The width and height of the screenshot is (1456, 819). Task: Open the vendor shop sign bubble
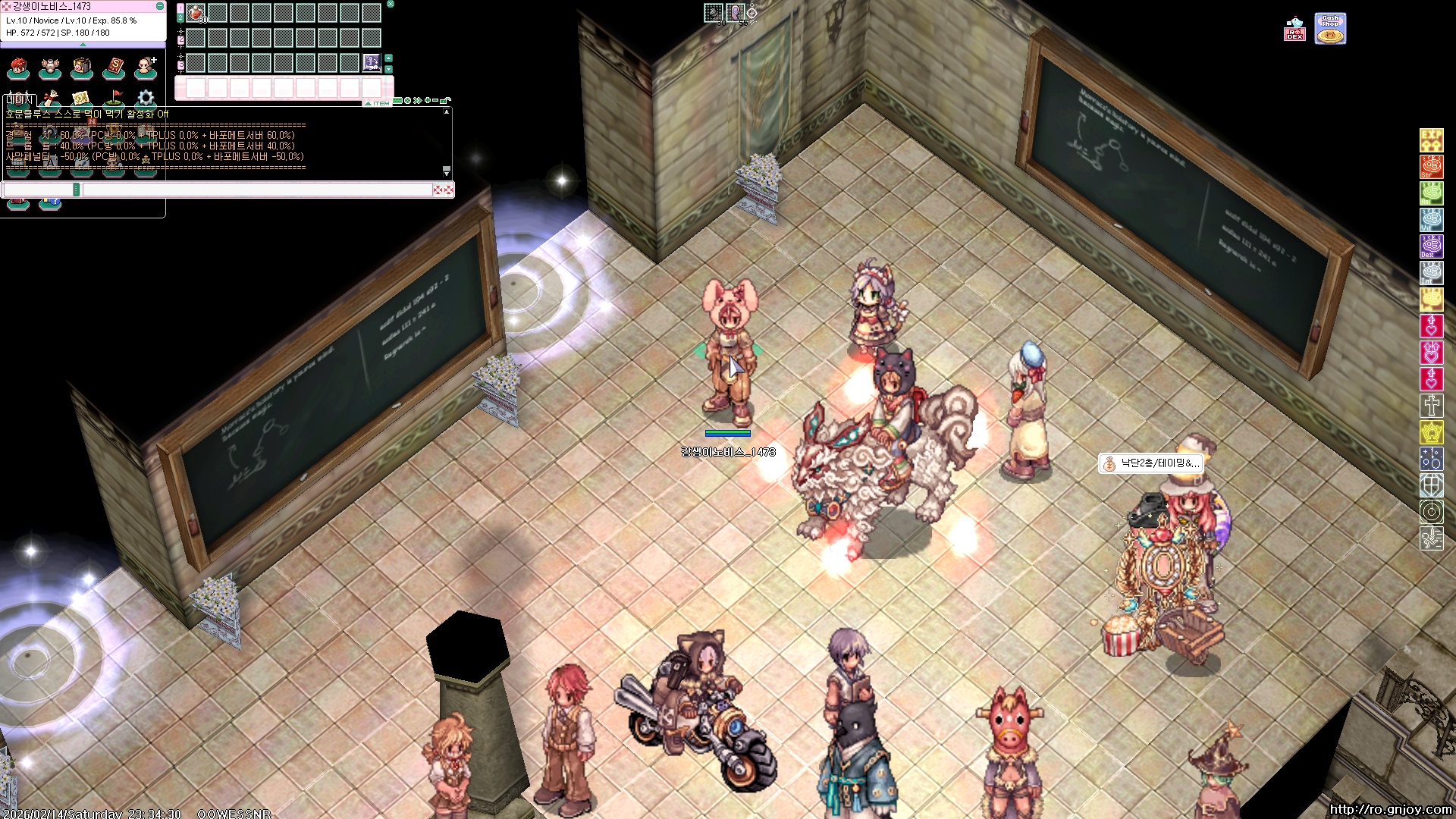click(x=1150, y=463)
